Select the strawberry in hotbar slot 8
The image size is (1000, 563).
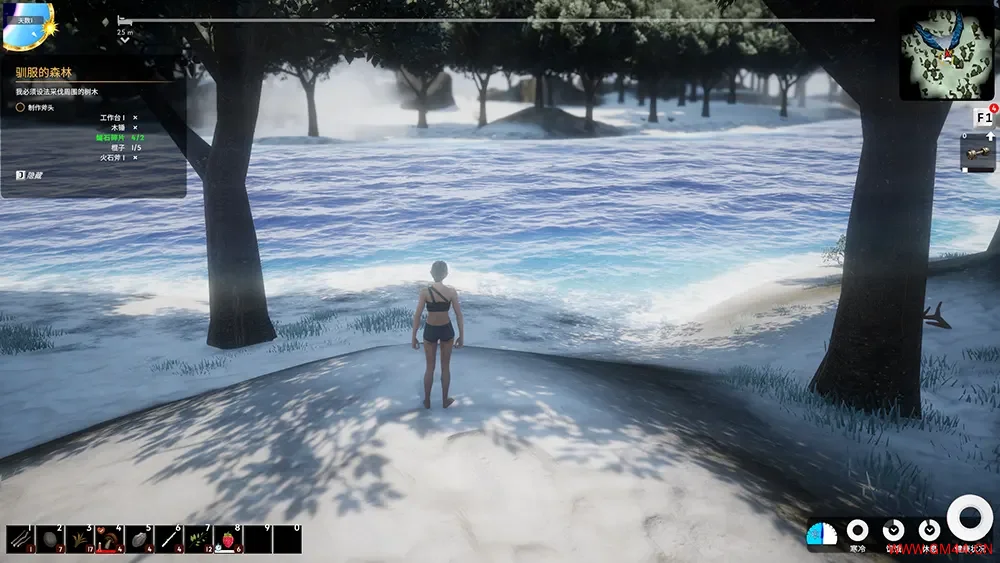click(228, 538)
